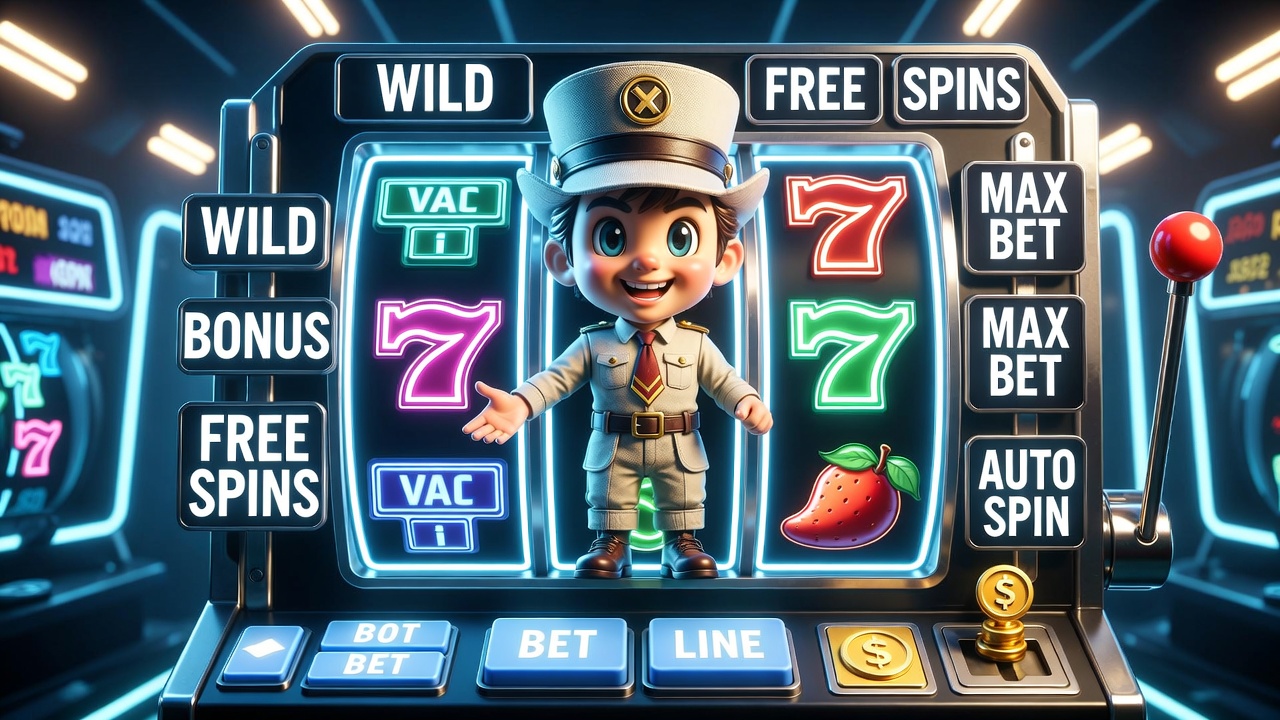Click the large blue BET button
This screenshot has width=1280, height=720.
tap(556, 647)
